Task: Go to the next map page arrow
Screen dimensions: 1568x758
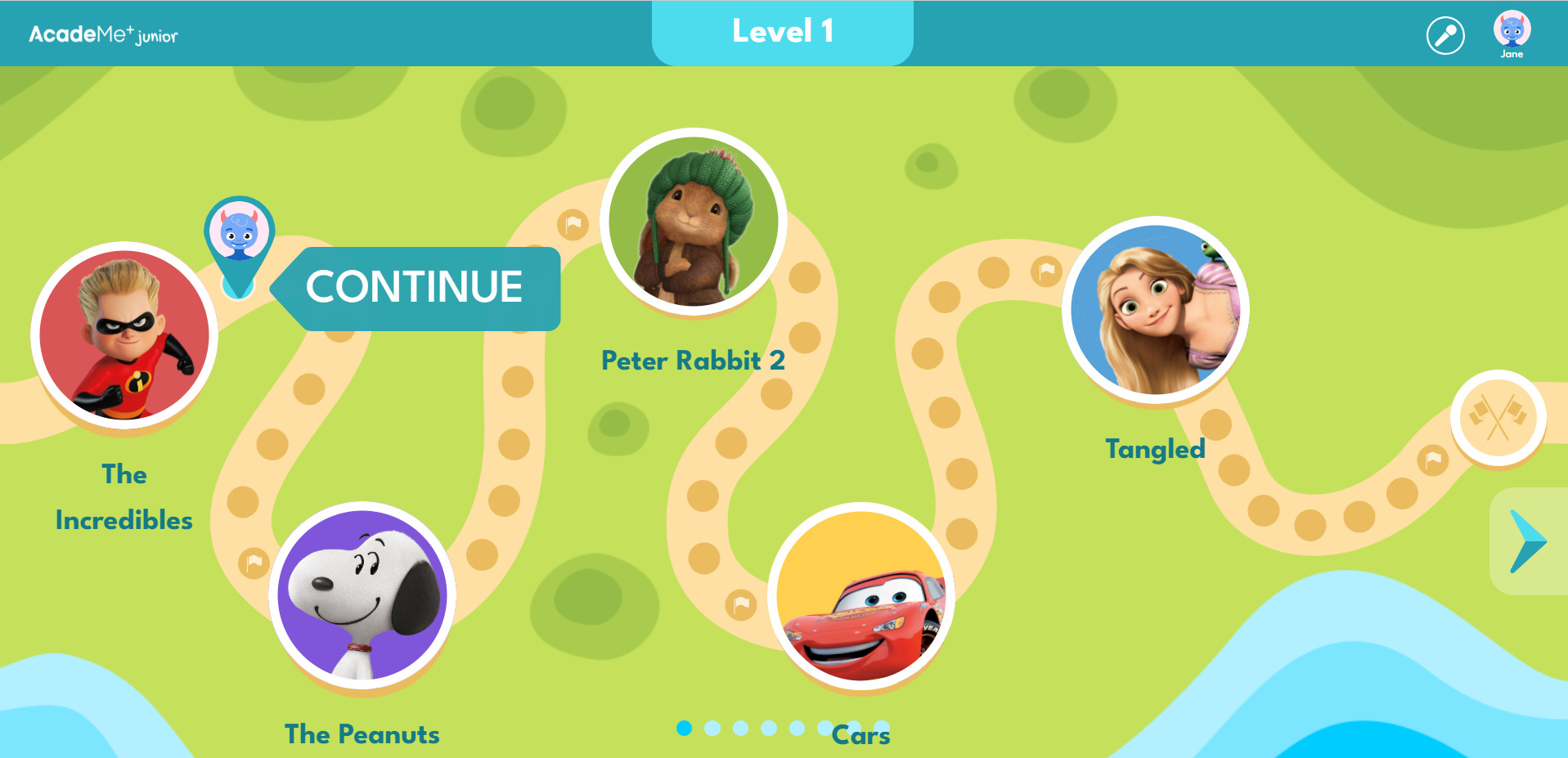Action: (x=1526, y=541)
